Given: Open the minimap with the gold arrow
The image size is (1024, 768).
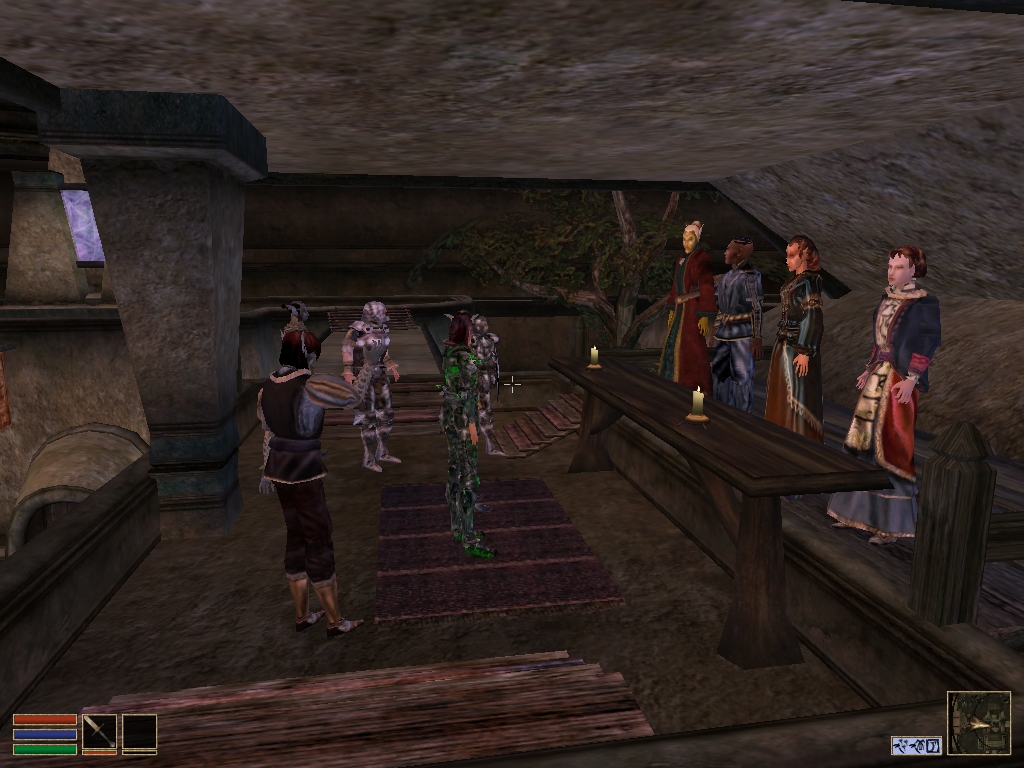Looking at the screenshot, I should pyautogui.click(x=979, y=723).
